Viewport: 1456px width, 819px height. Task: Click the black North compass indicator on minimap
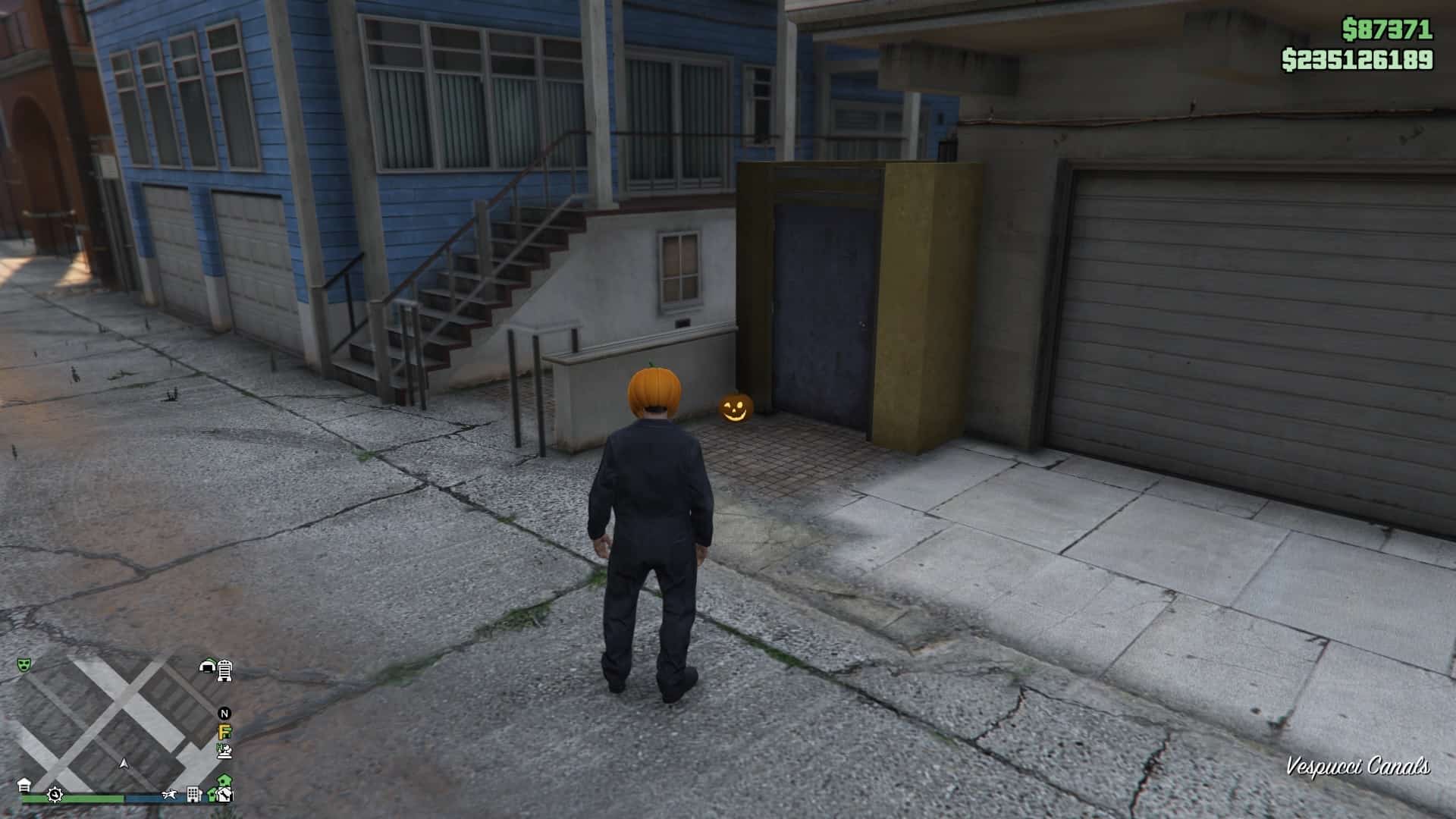224,713
